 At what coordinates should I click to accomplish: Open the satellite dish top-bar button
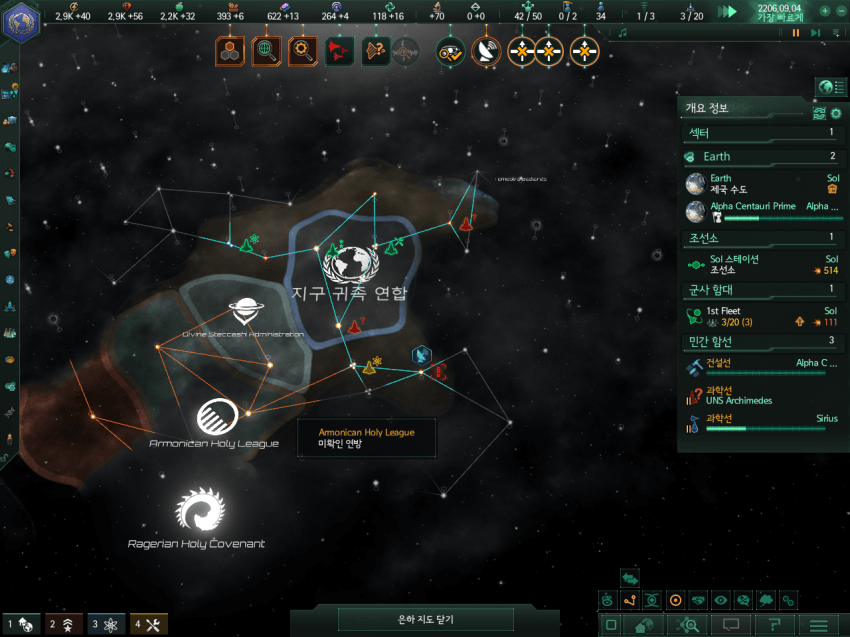tap(487, 51)
